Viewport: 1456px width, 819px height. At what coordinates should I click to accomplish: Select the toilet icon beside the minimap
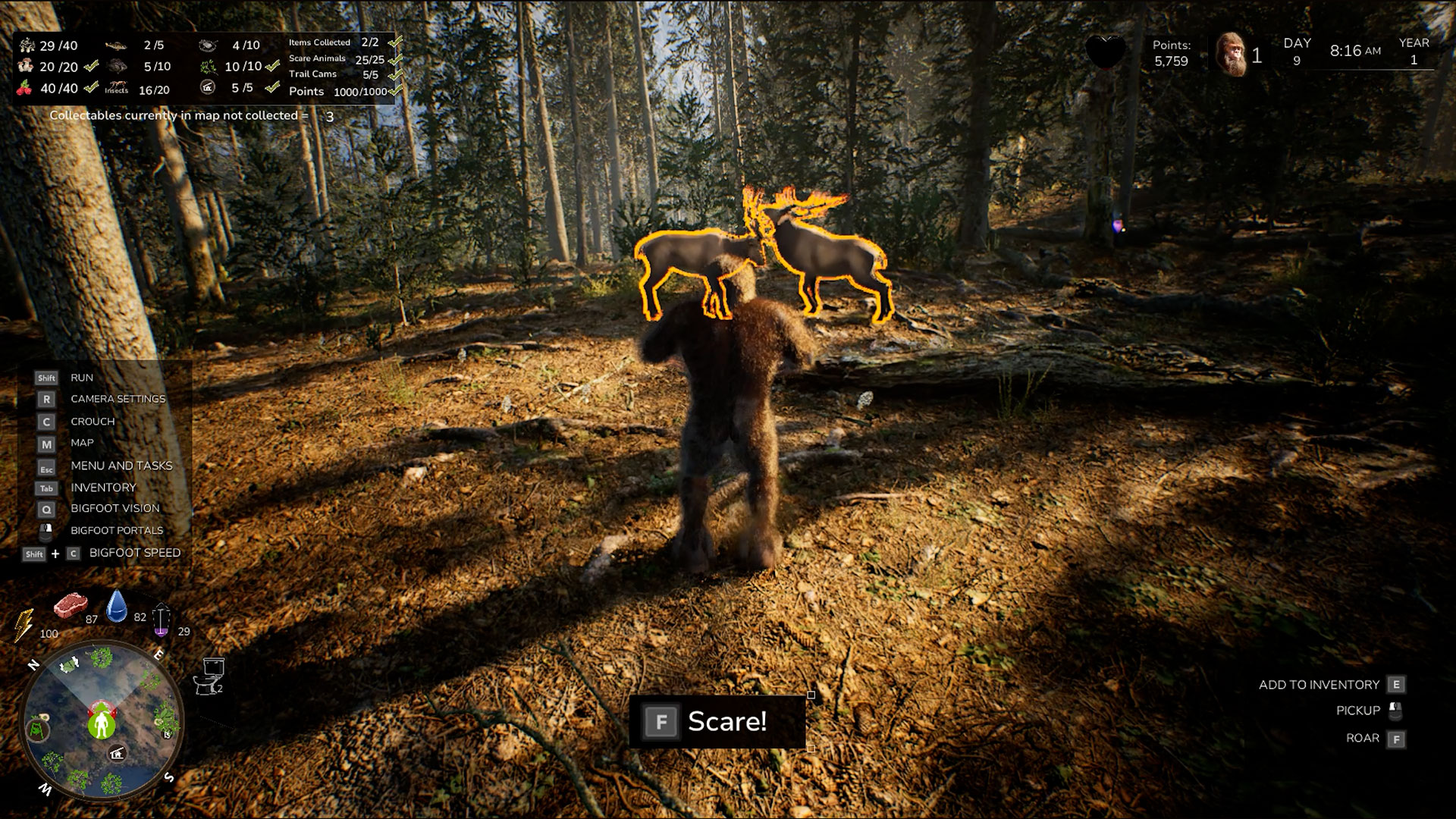coord(209,675)
